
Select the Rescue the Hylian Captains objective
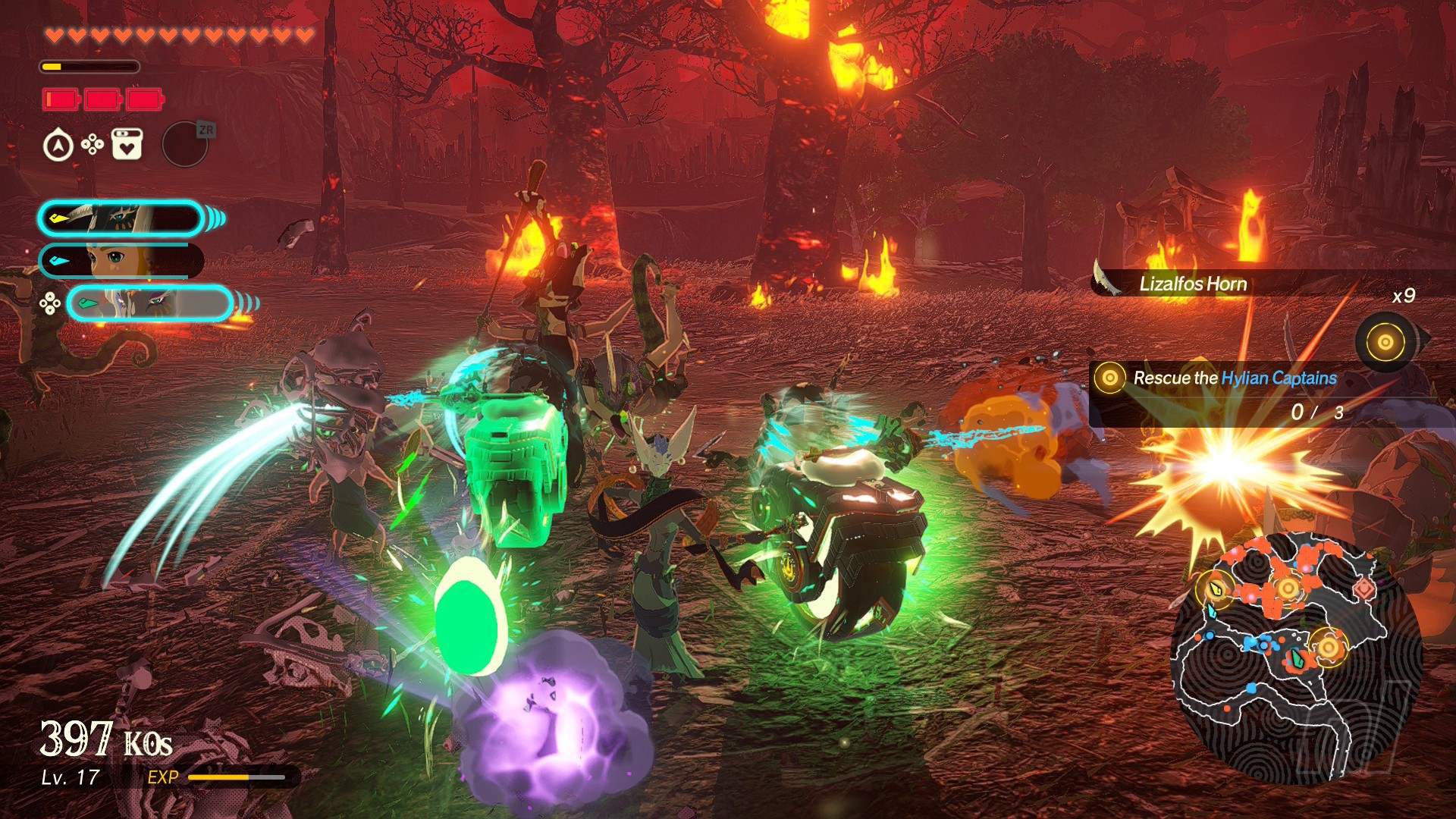click(x=1234, y=378)
